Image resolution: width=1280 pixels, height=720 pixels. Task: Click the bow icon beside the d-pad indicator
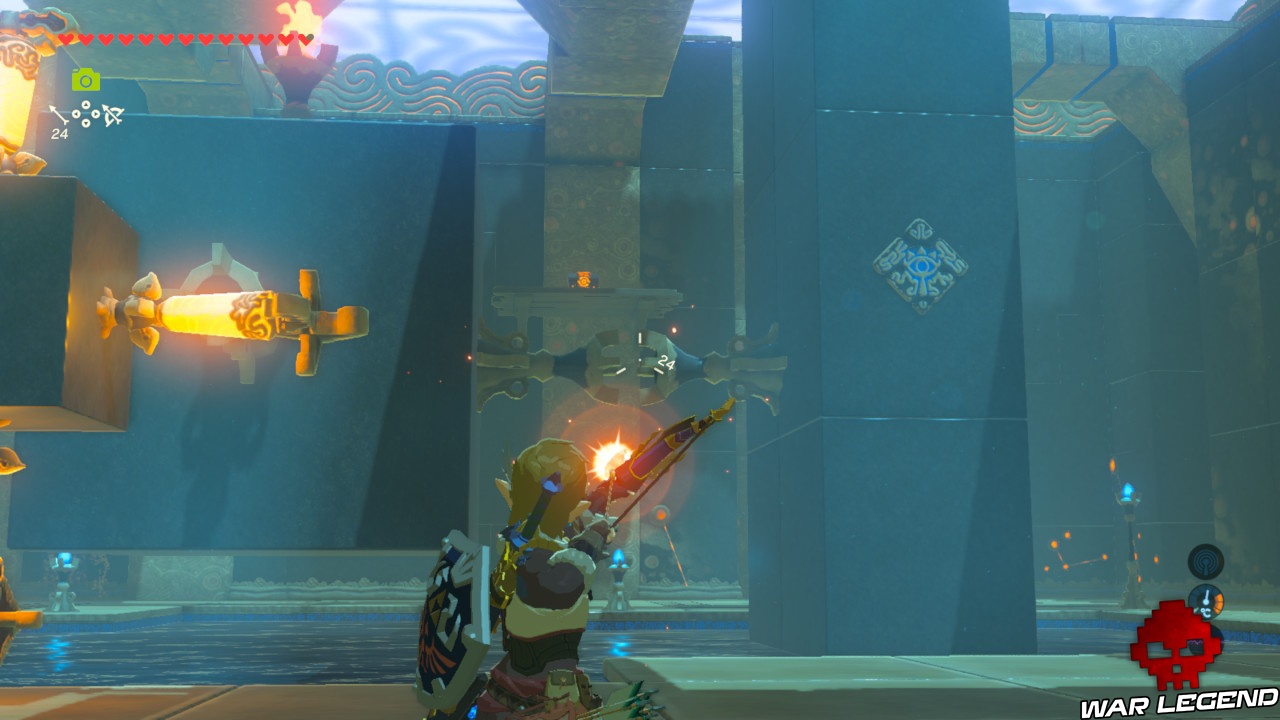coord(112,114)
